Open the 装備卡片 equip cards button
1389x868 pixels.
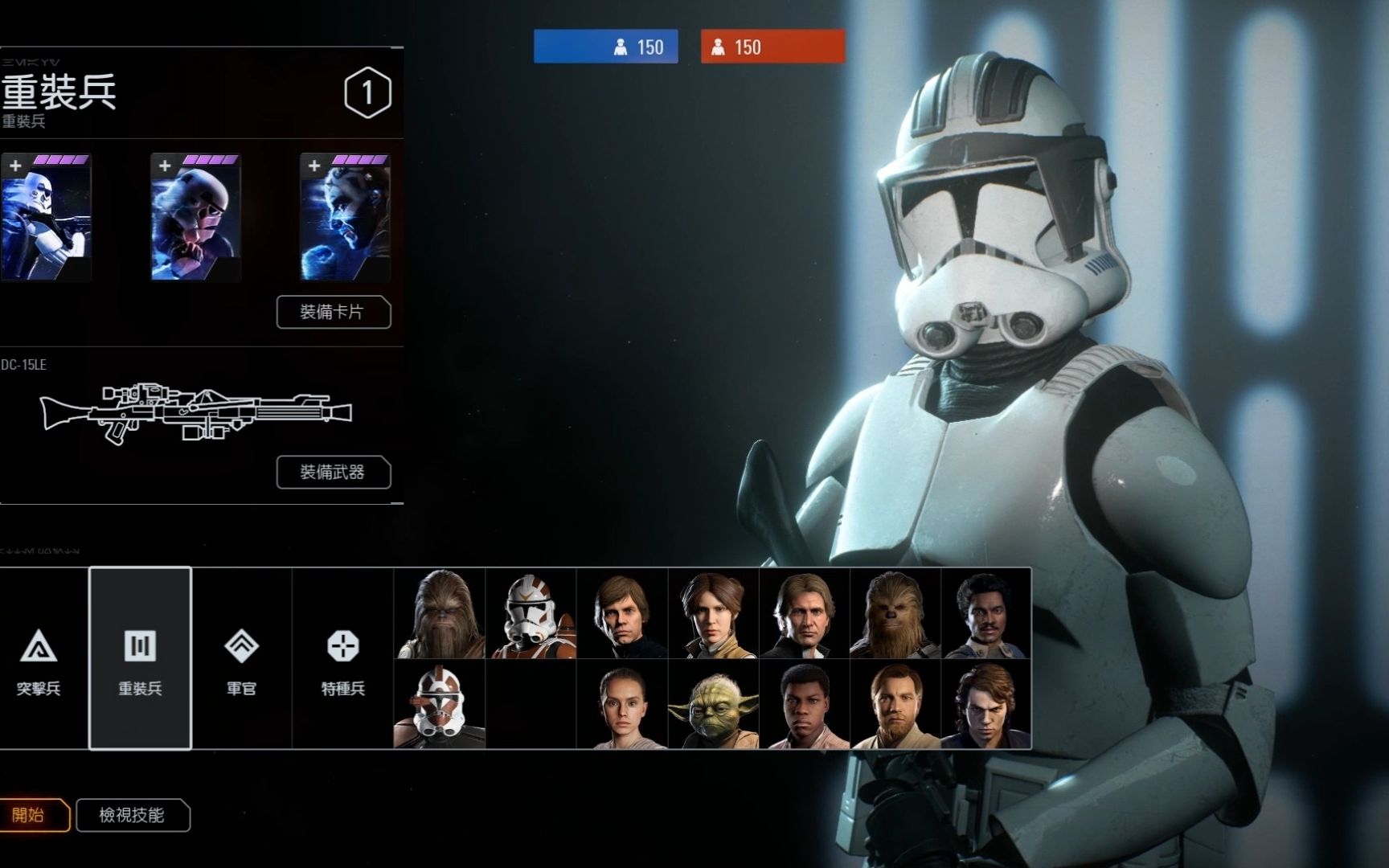[x=334, y=312]
